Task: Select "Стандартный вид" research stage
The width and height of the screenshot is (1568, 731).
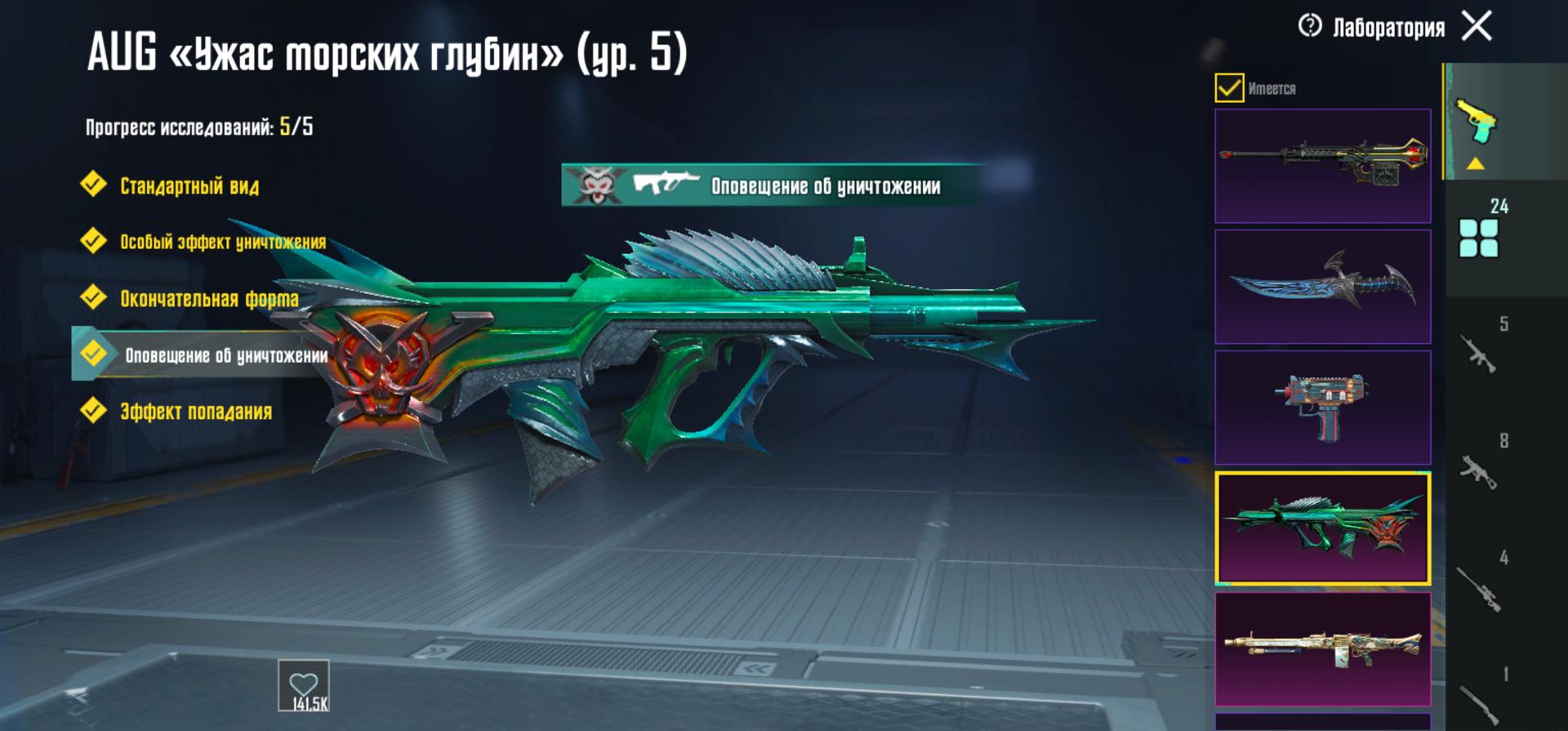Action: coord(188,186)
